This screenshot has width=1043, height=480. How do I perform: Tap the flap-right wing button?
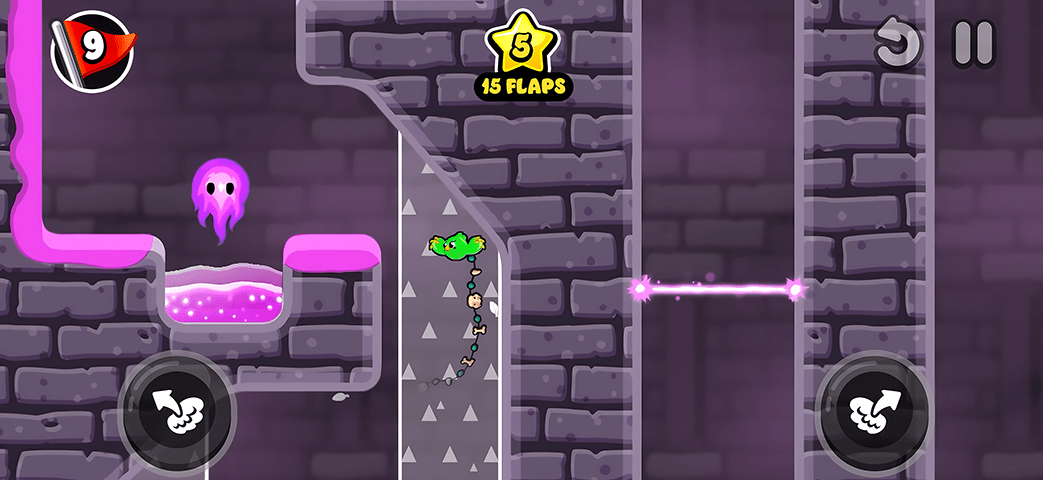pyautogui.click(x=874, y=408)
